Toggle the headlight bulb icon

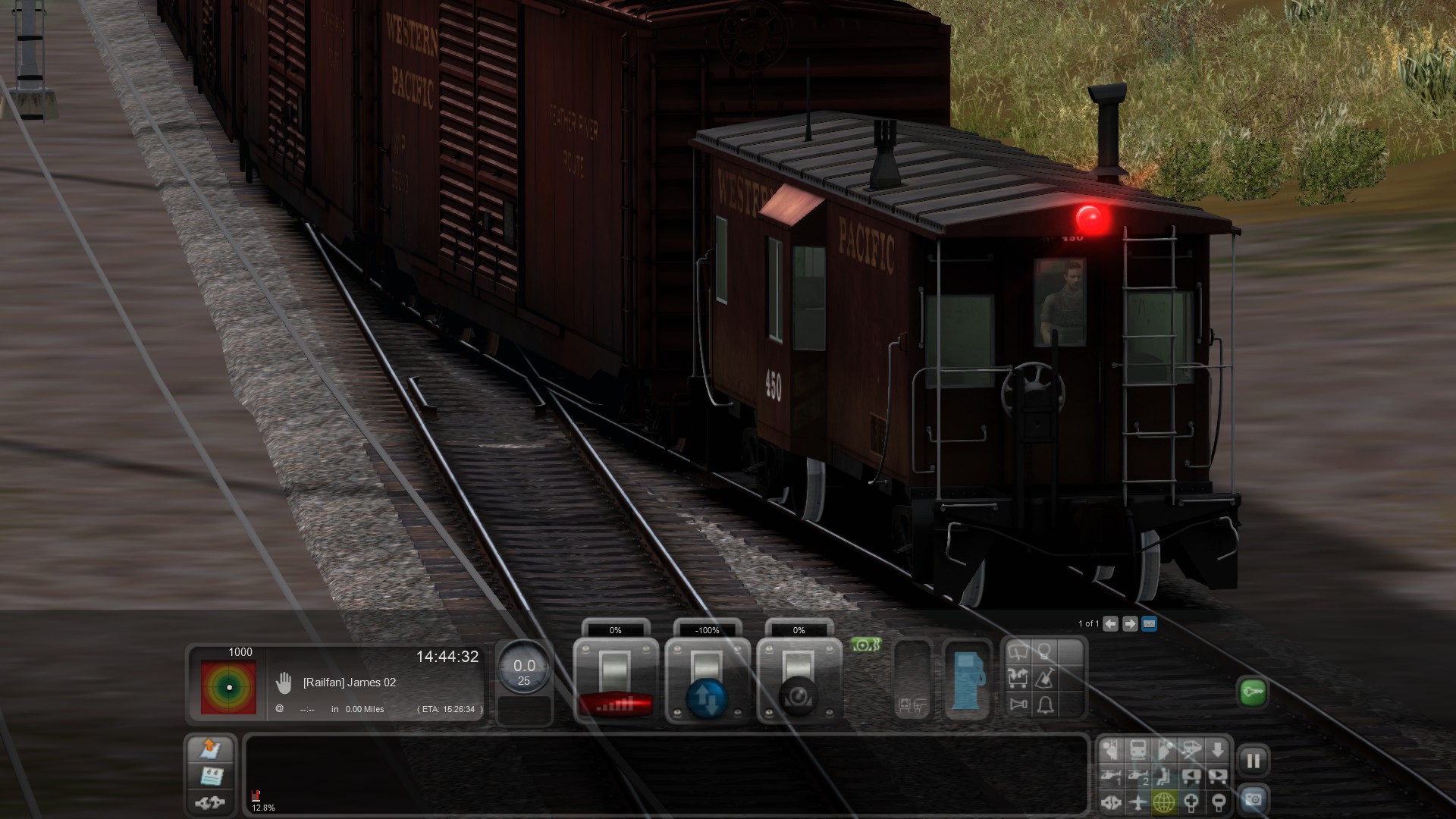[1045, 652]
